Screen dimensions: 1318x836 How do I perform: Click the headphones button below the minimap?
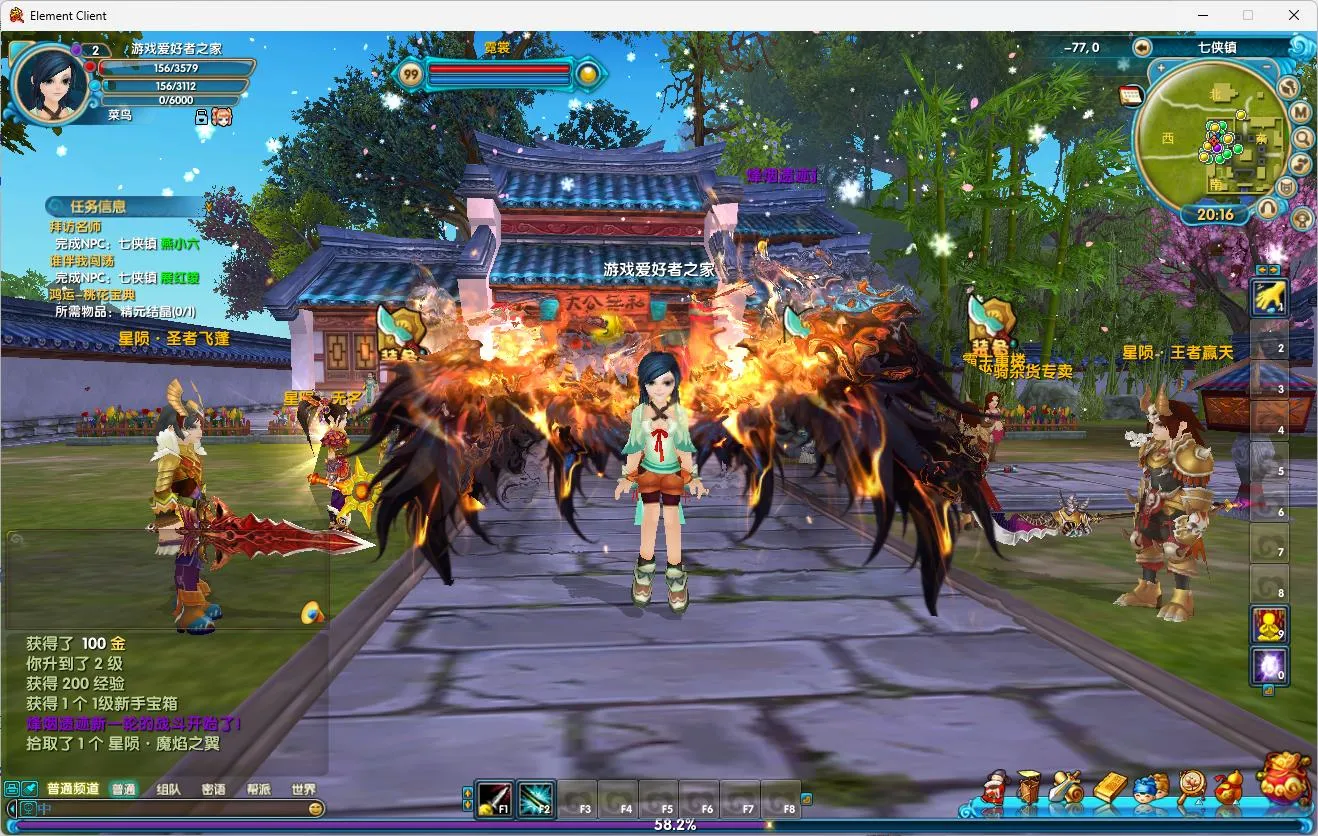(1267, 208)
